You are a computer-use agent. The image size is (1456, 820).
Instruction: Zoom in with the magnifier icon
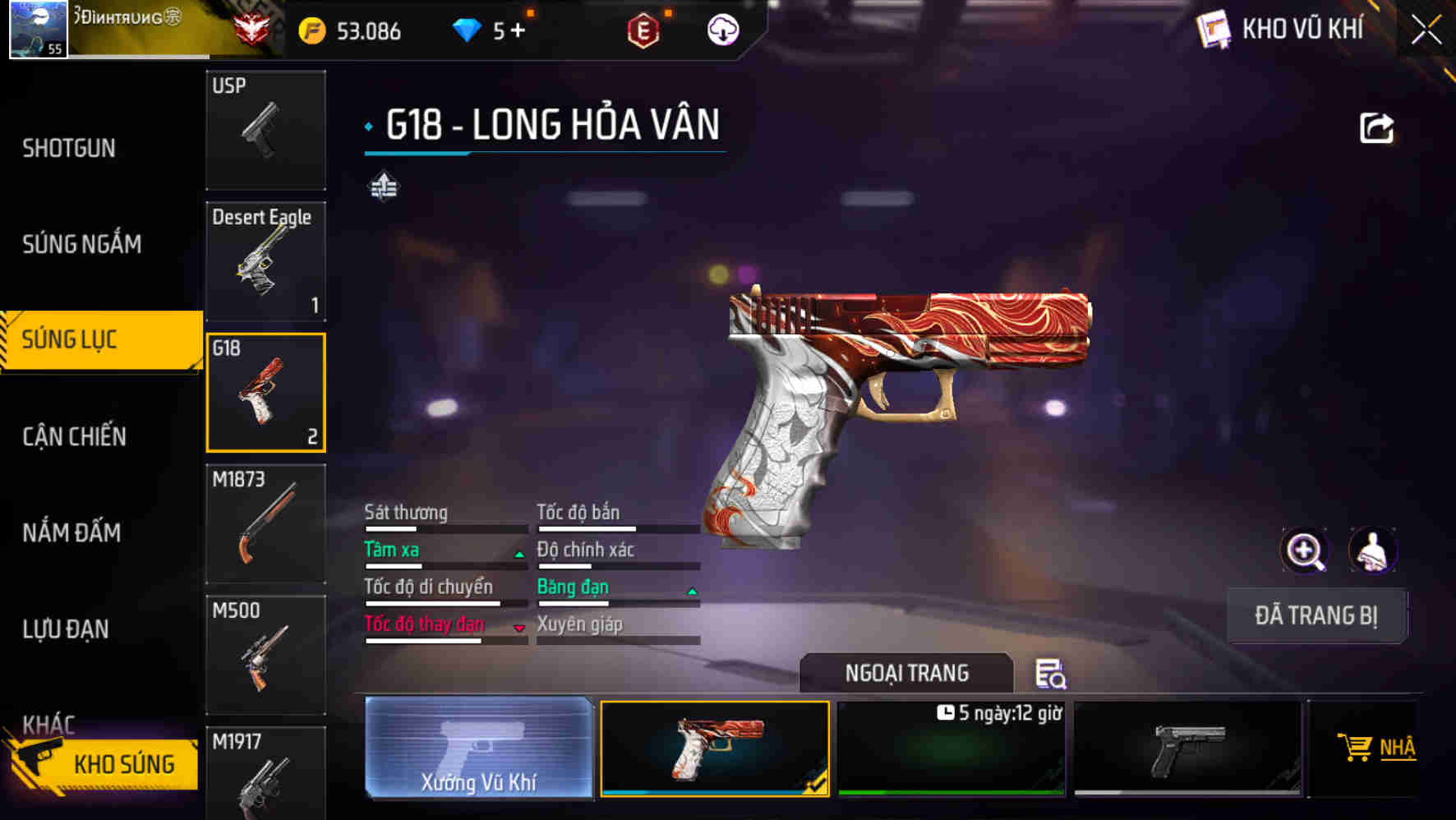(x=1304, y=551)
